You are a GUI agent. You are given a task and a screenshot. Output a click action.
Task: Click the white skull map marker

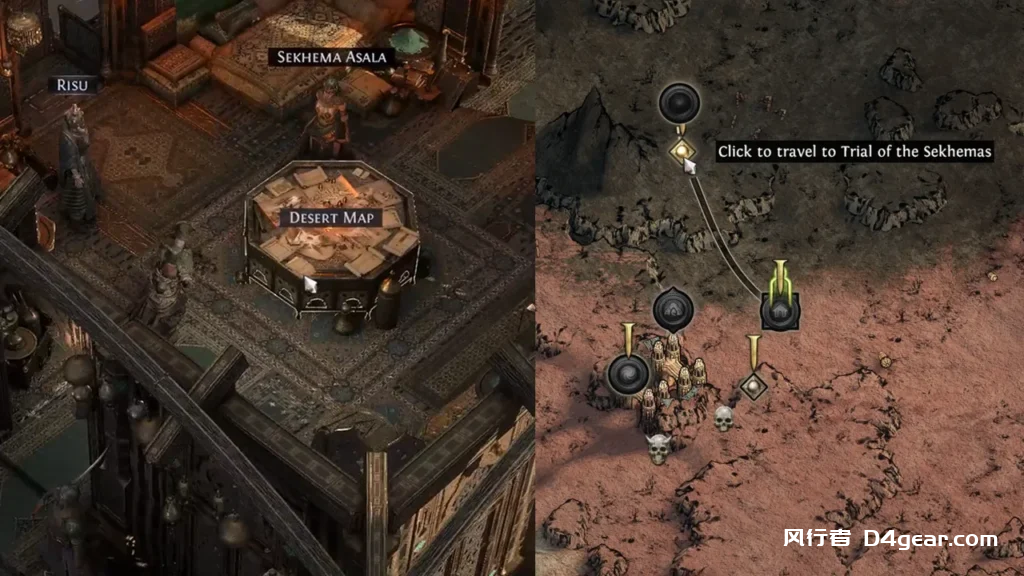tap(724, 417)
